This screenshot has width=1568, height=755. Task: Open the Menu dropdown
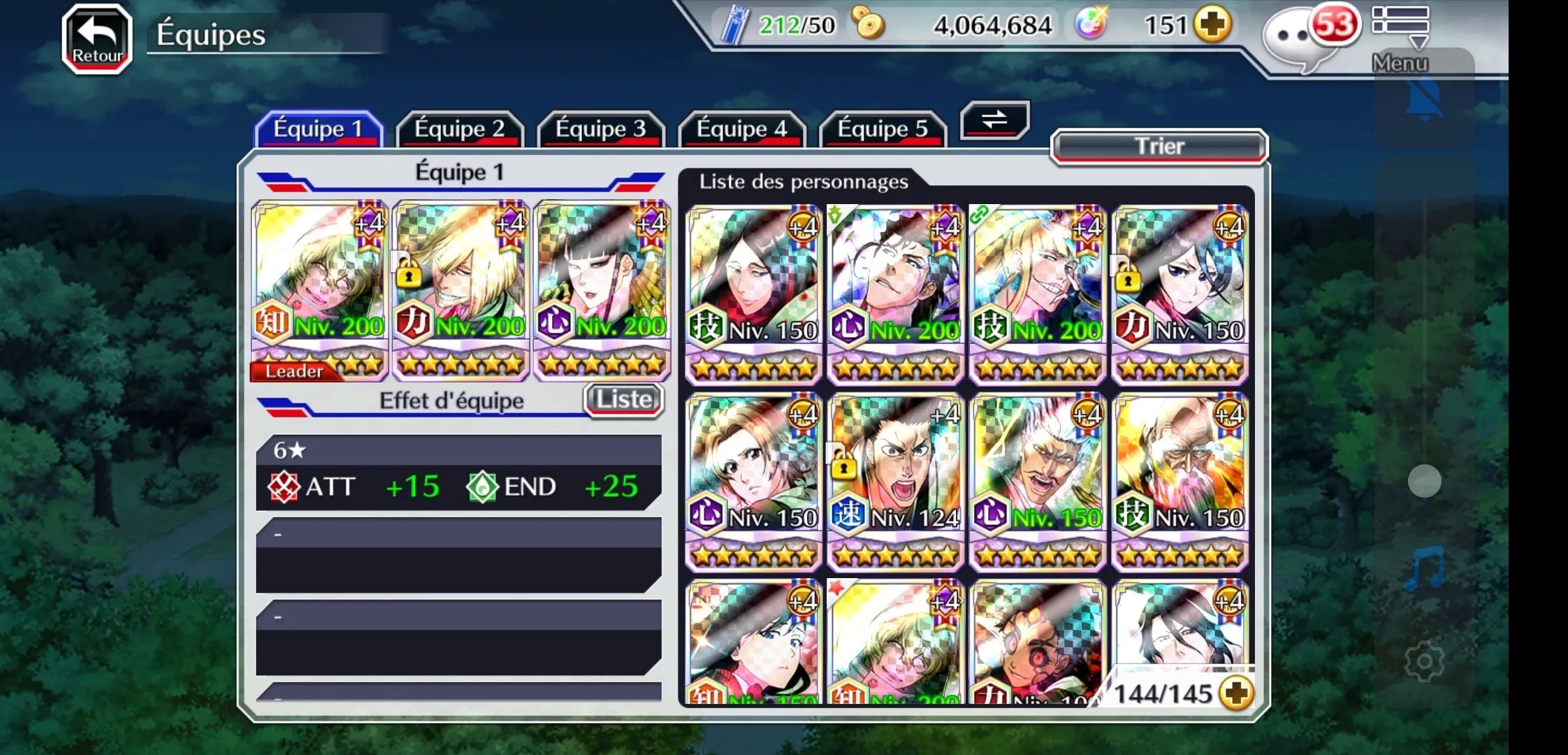tap(1400, 38)
